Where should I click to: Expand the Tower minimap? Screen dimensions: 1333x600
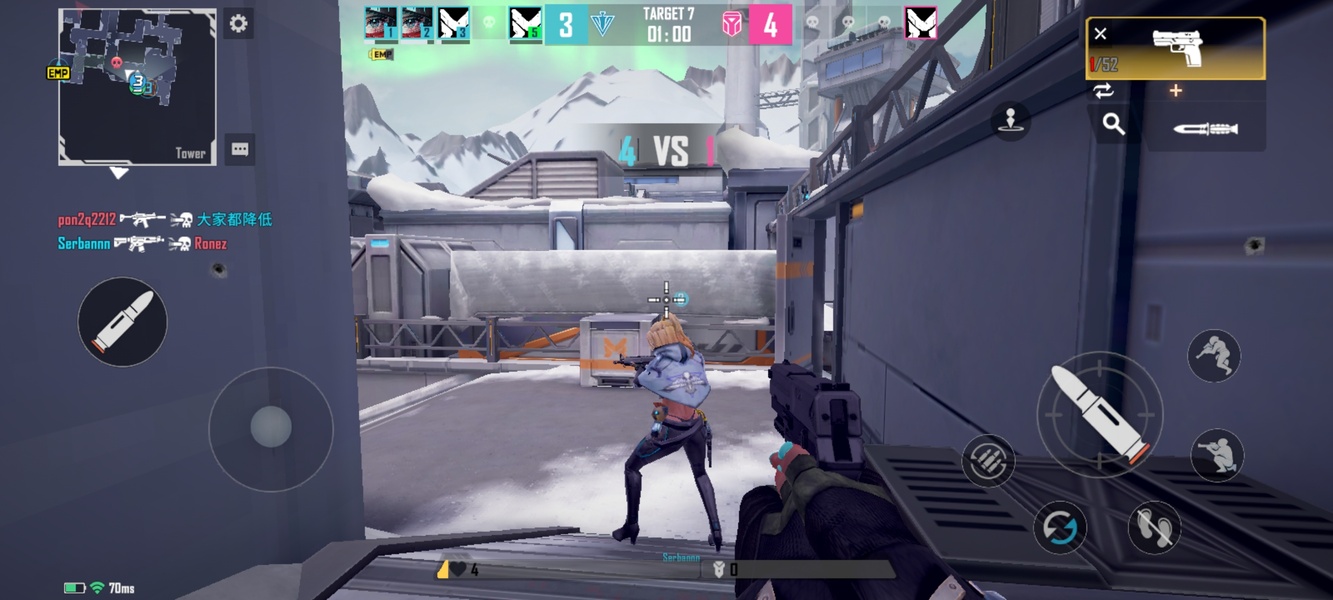click(137, 86)
